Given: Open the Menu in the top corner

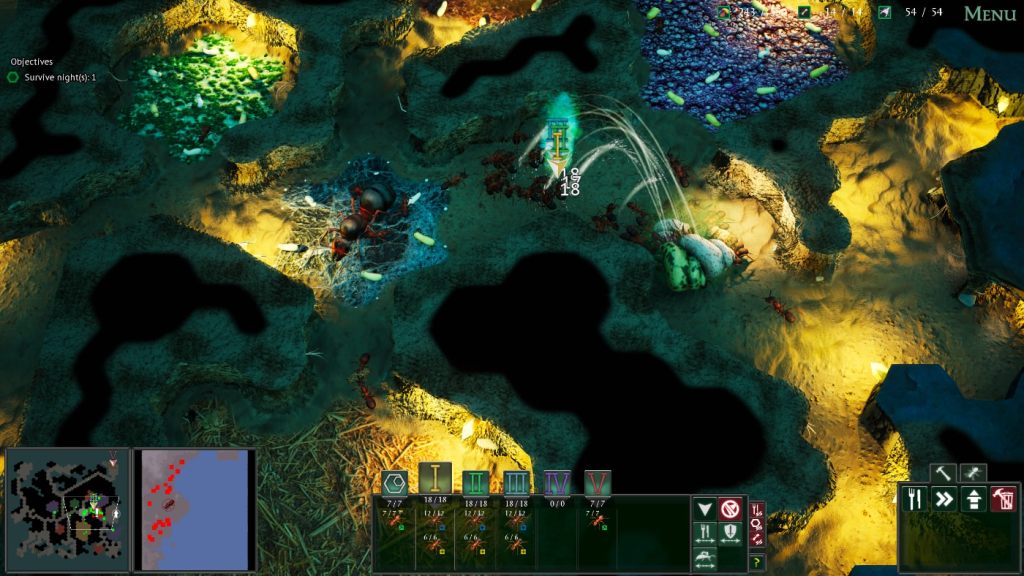Looking at the screenshot, I should 989,14.
